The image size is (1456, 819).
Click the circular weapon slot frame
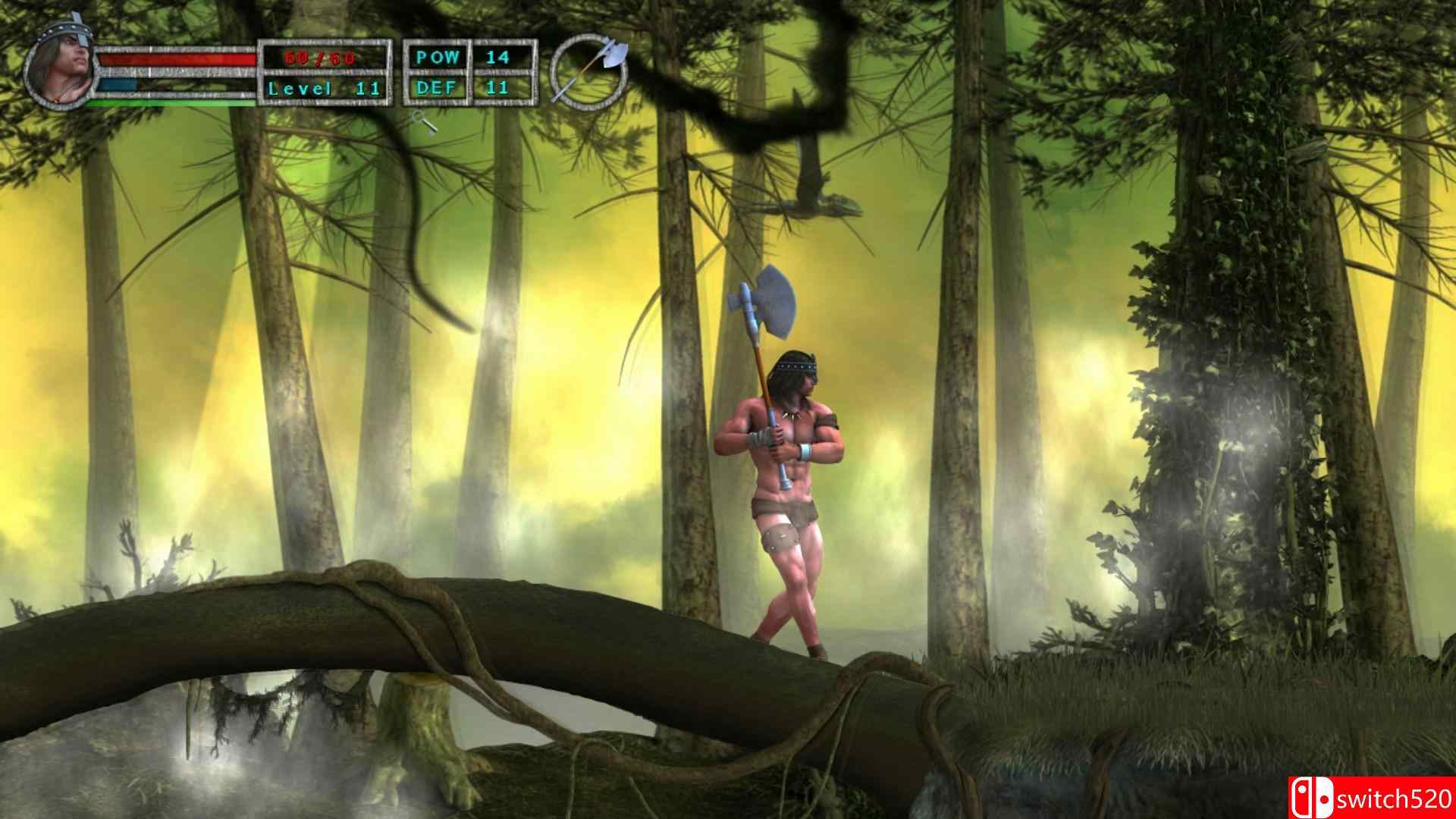coord(591,72)
